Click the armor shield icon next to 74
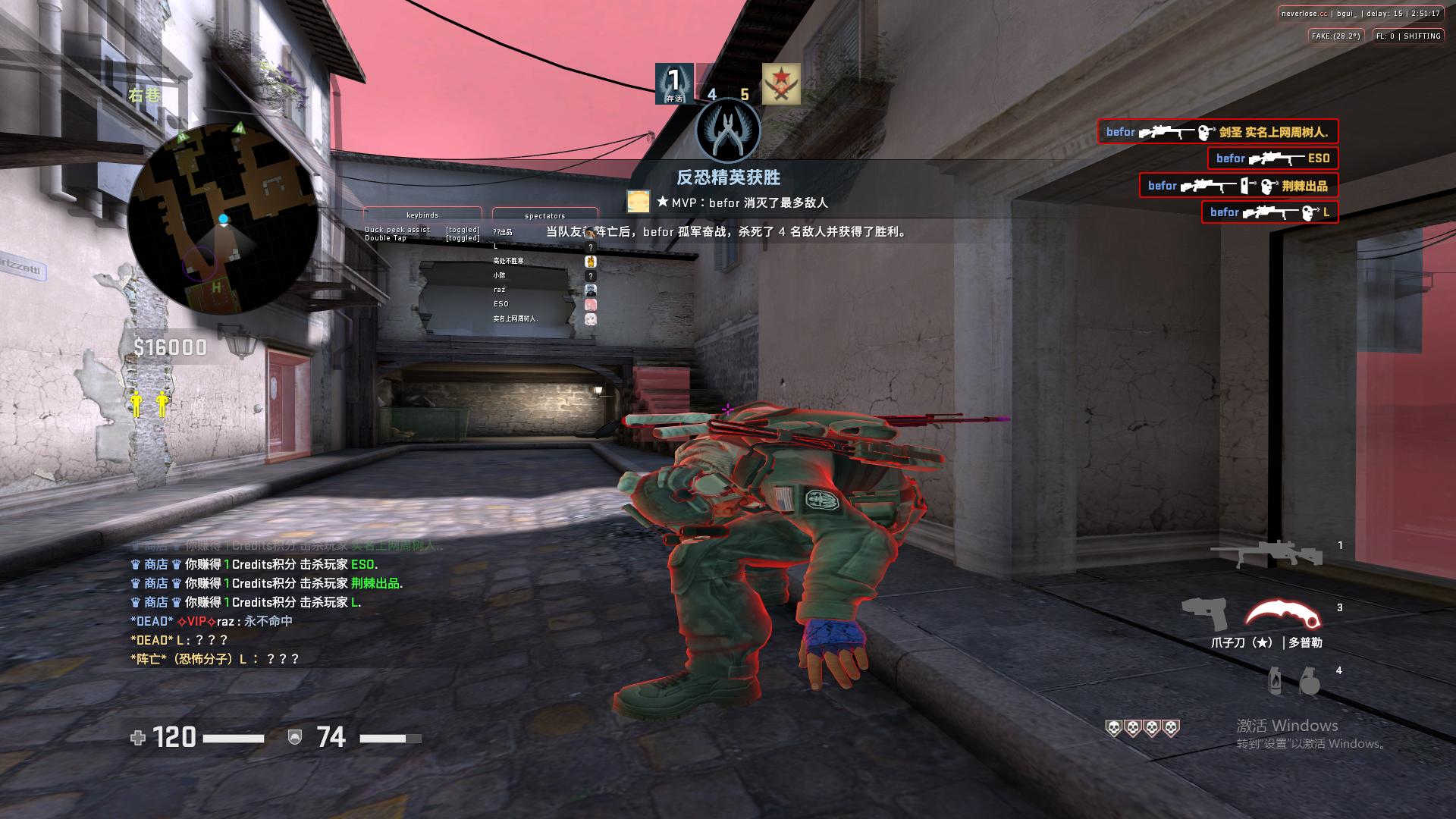This screenshot has width=1456, height=819. 294,736
